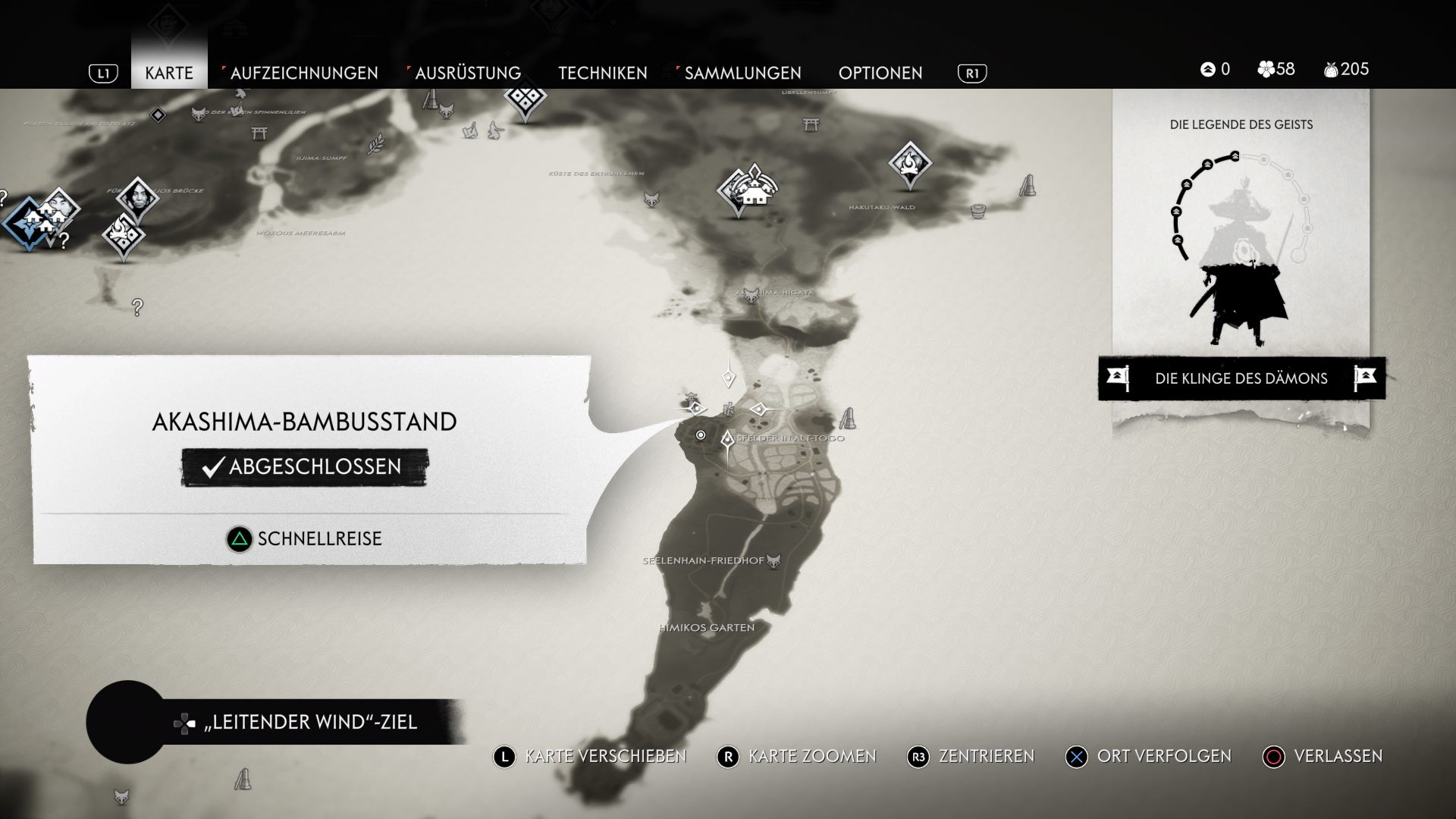Open the Ausrüstung tab

coord(468,73)
